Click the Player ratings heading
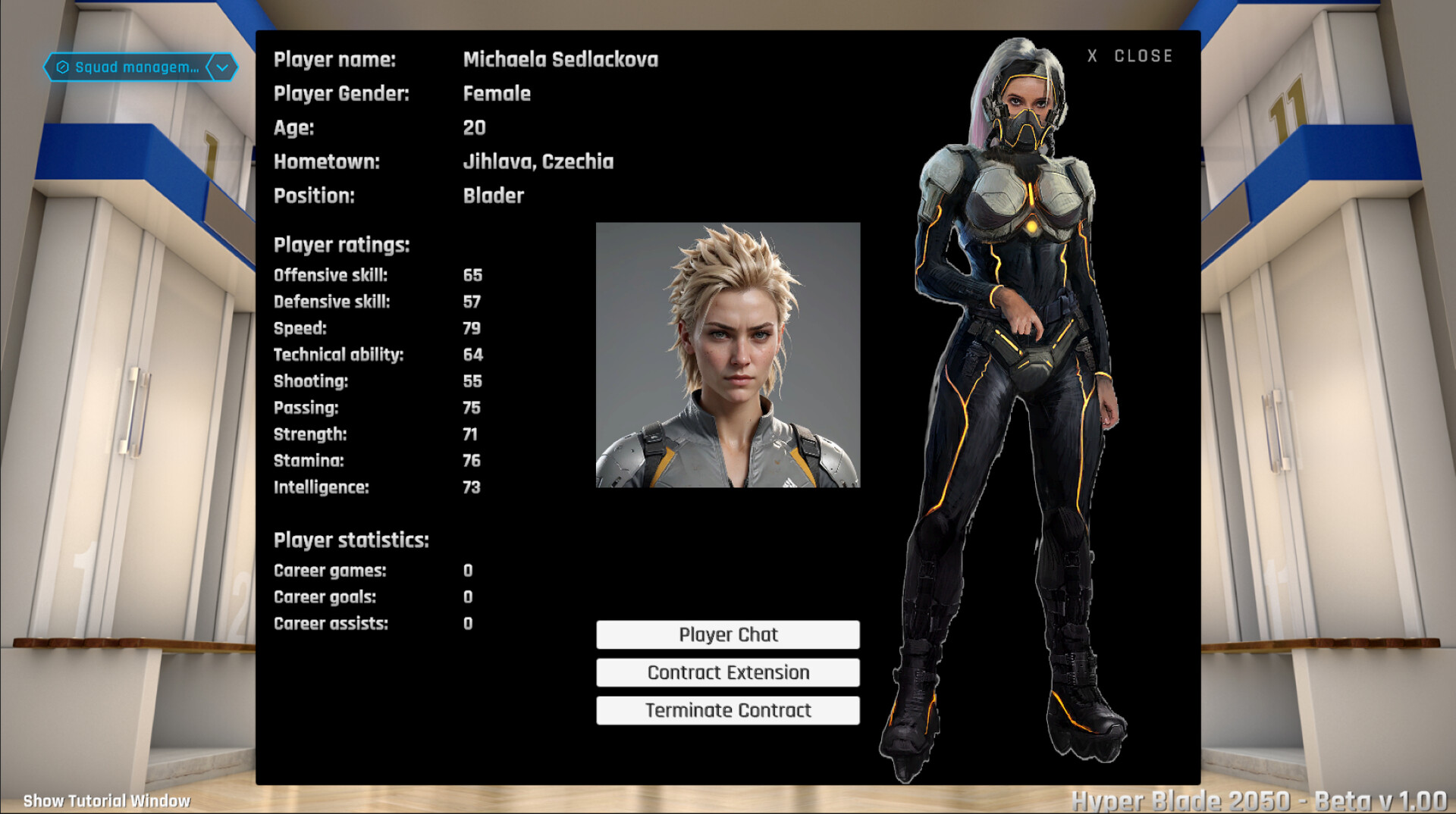The height and width of the screenshot is (814, 1456). pos(341,245)
